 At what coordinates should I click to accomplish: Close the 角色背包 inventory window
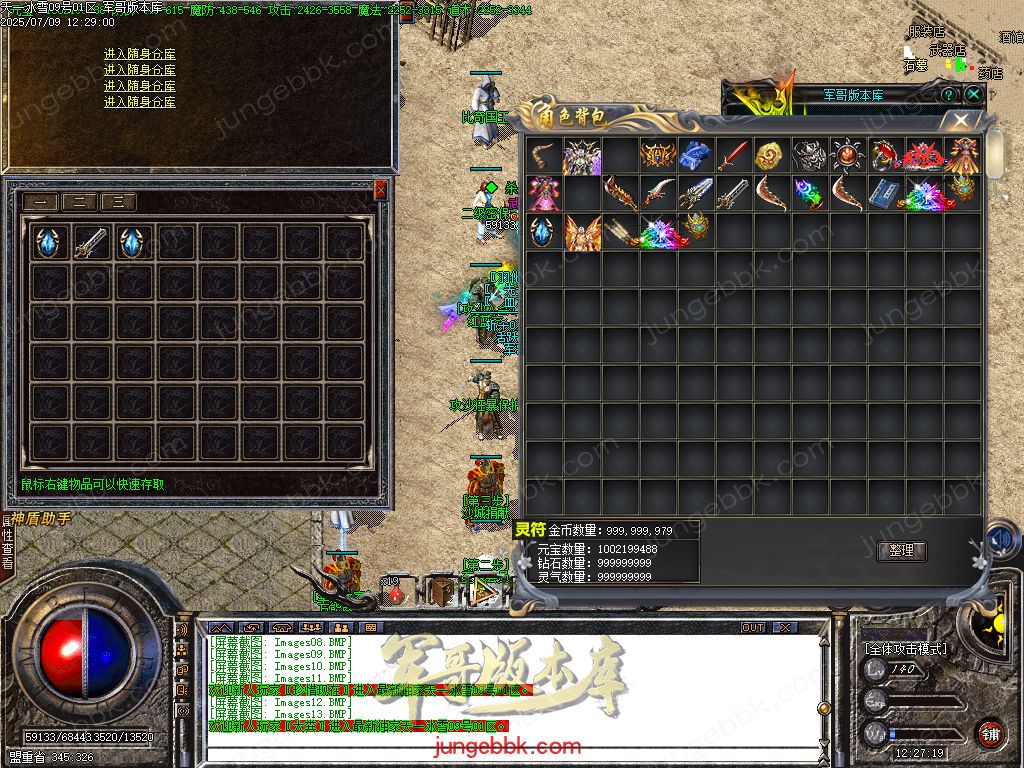click(x=961, y=120)
